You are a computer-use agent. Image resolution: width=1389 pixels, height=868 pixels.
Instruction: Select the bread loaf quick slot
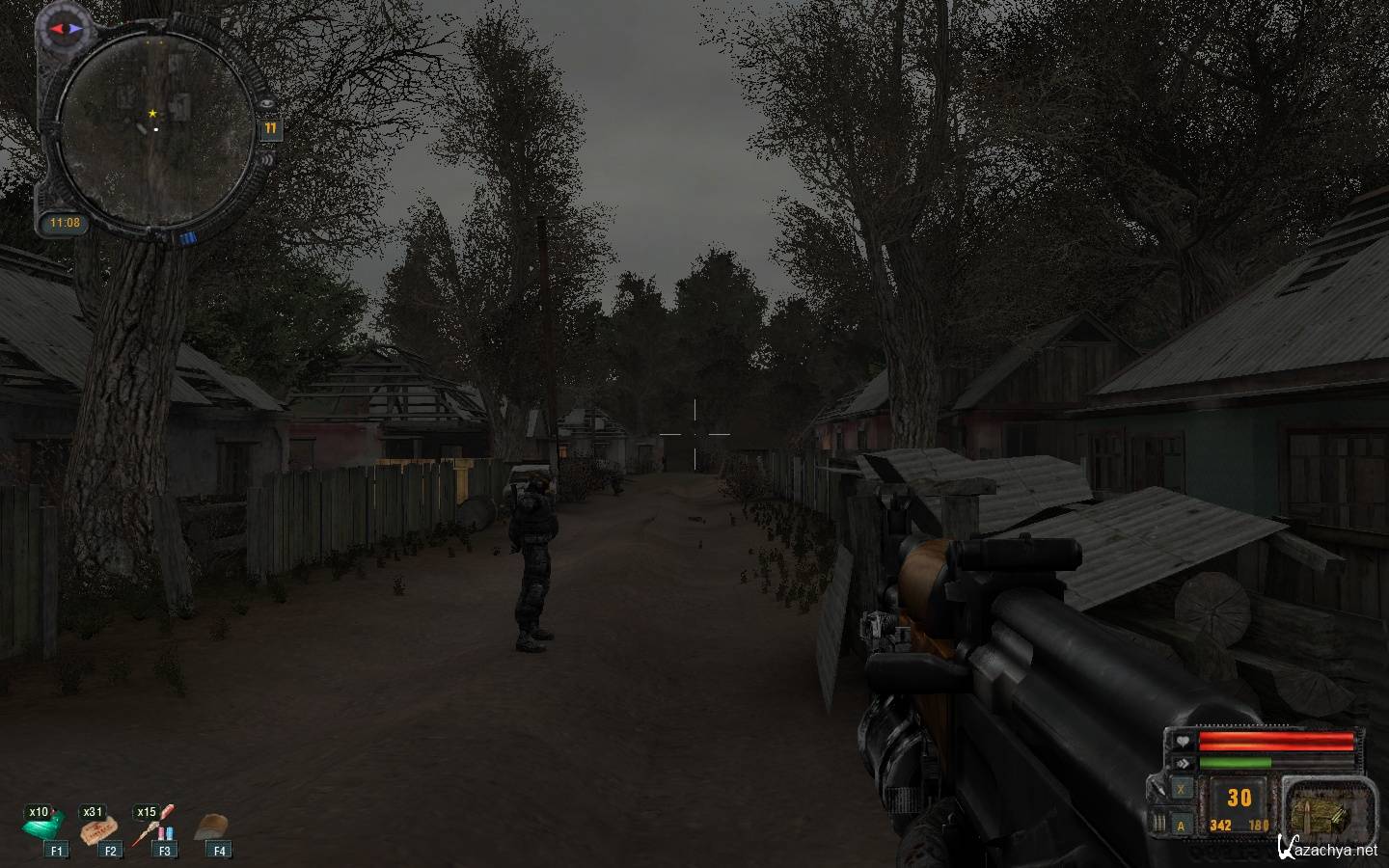pos(211,827)
